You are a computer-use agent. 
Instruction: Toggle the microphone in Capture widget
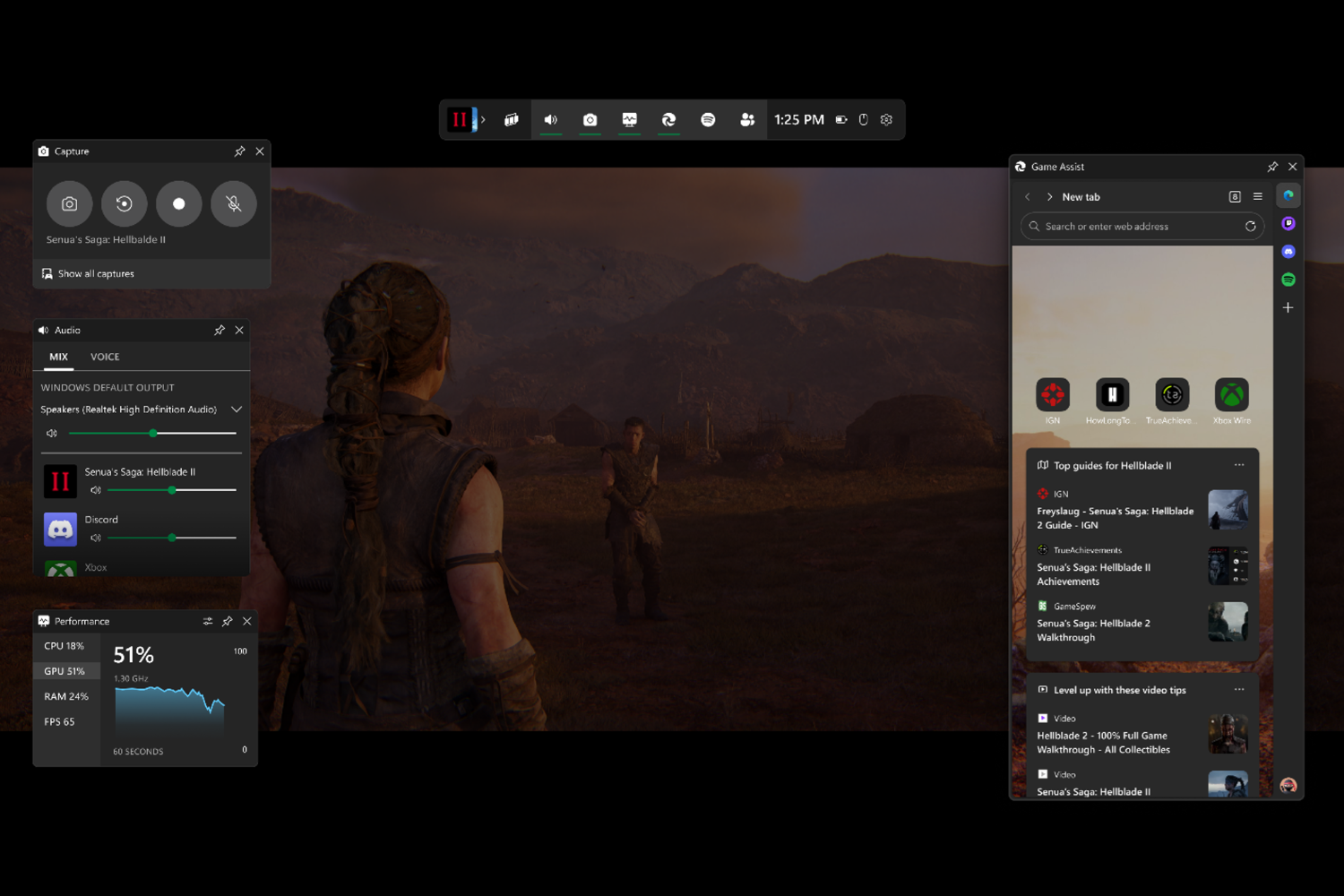tap(233, 204)
